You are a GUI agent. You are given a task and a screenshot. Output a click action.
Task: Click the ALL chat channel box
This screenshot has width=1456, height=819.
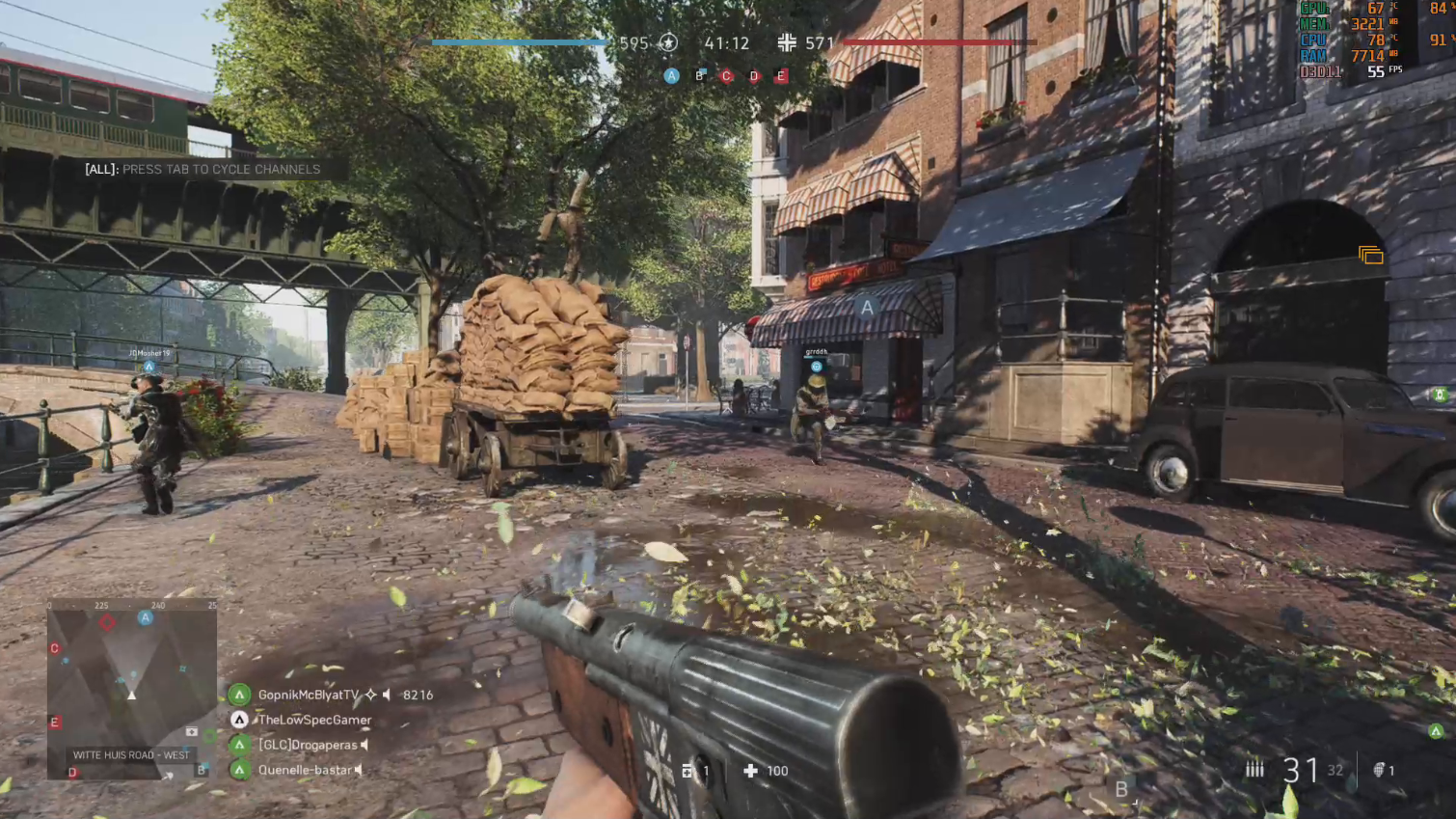(202, 169)
